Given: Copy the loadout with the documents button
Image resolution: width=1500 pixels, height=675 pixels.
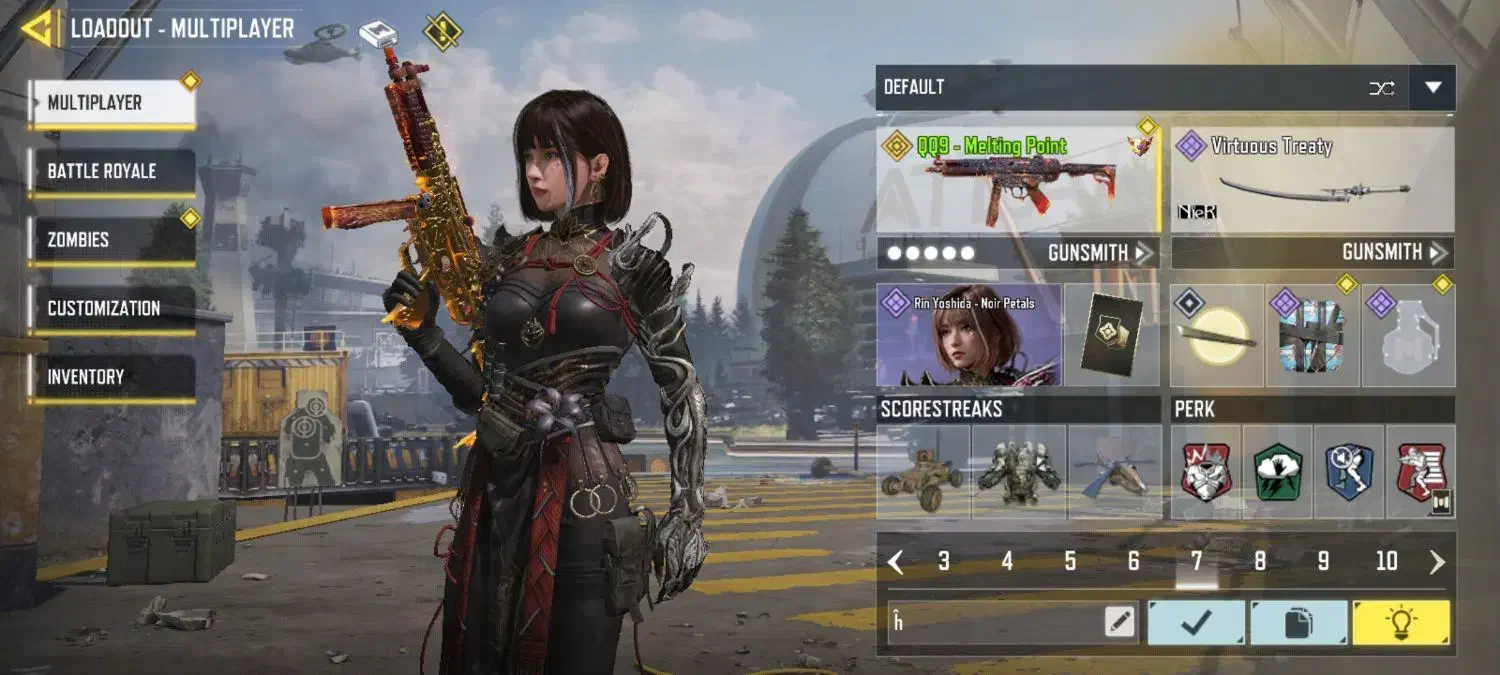Looking at the screenshot, I should [x=1298, y=623].
